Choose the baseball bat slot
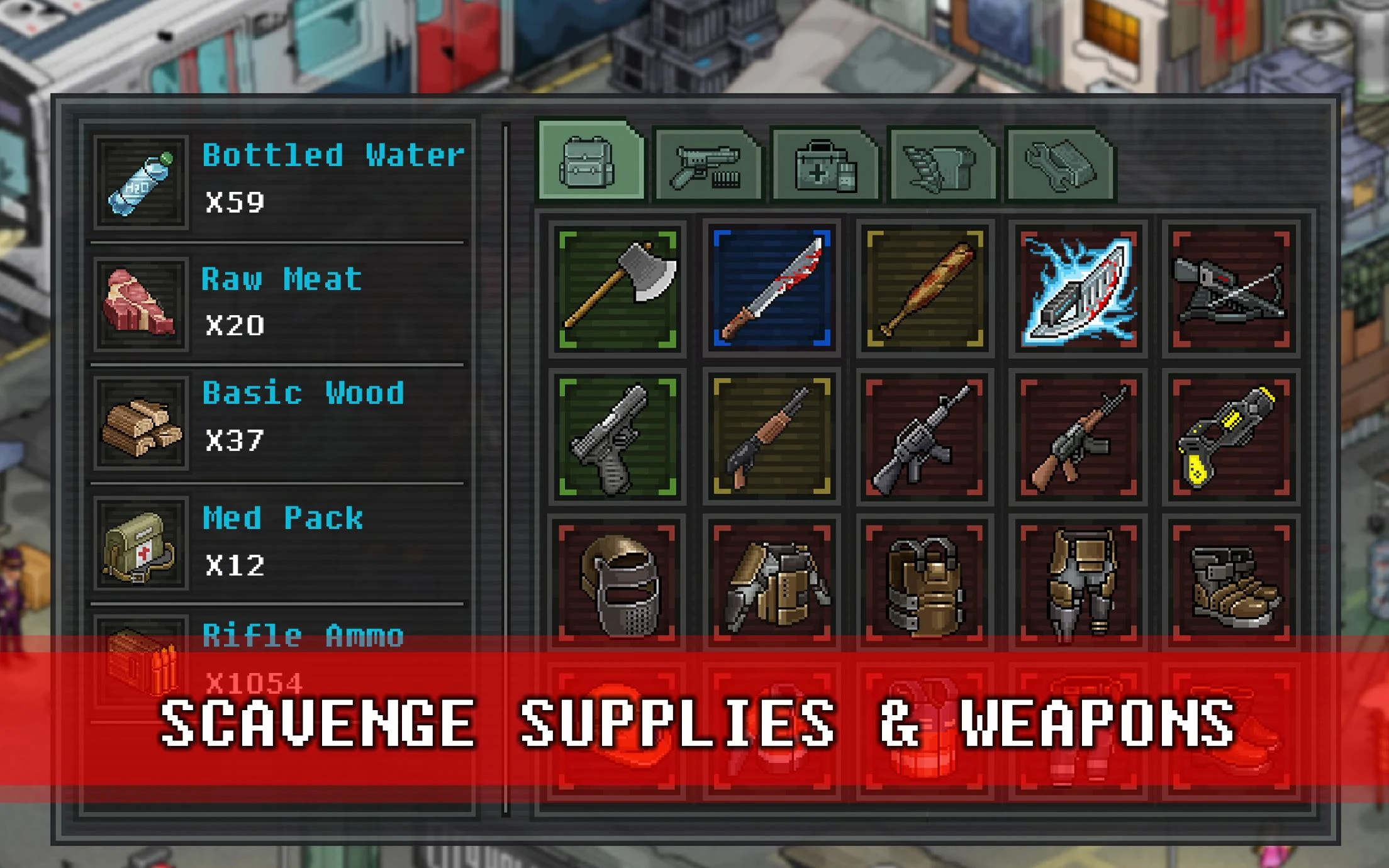1389x868 pixels. pyautogui.click(x=925, y=289)
